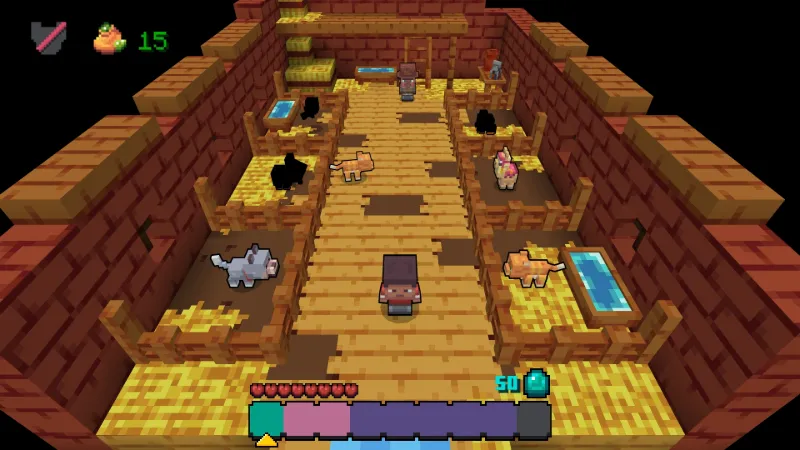Click the emerald currency icon

(x=537, y=383)
